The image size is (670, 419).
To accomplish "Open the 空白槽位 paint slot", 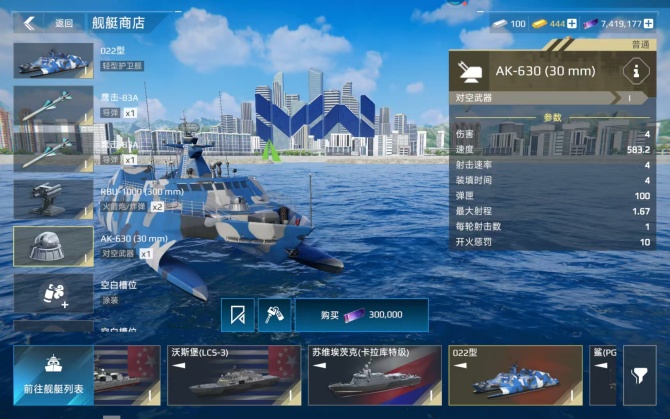I will pyautogui.click(x=53, y=292).
